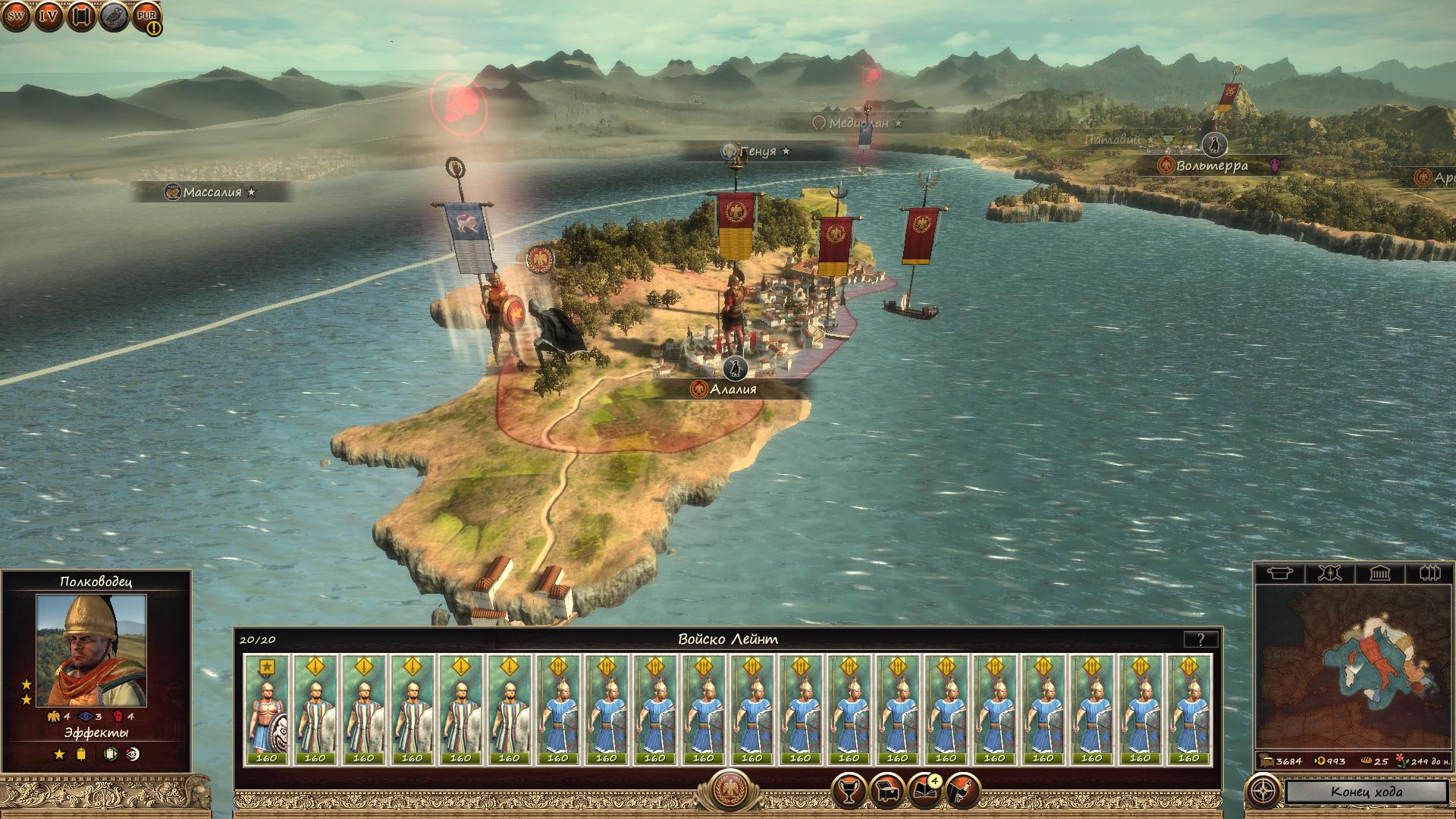Select the general's bodyguard unit card

coord(266,710)
